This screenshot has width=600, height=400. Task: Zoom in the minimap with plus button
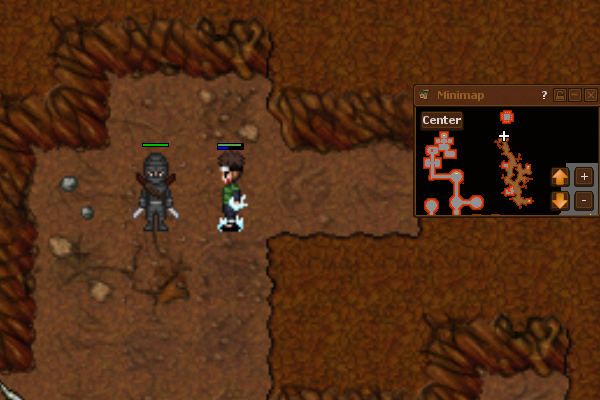[584, 176]
